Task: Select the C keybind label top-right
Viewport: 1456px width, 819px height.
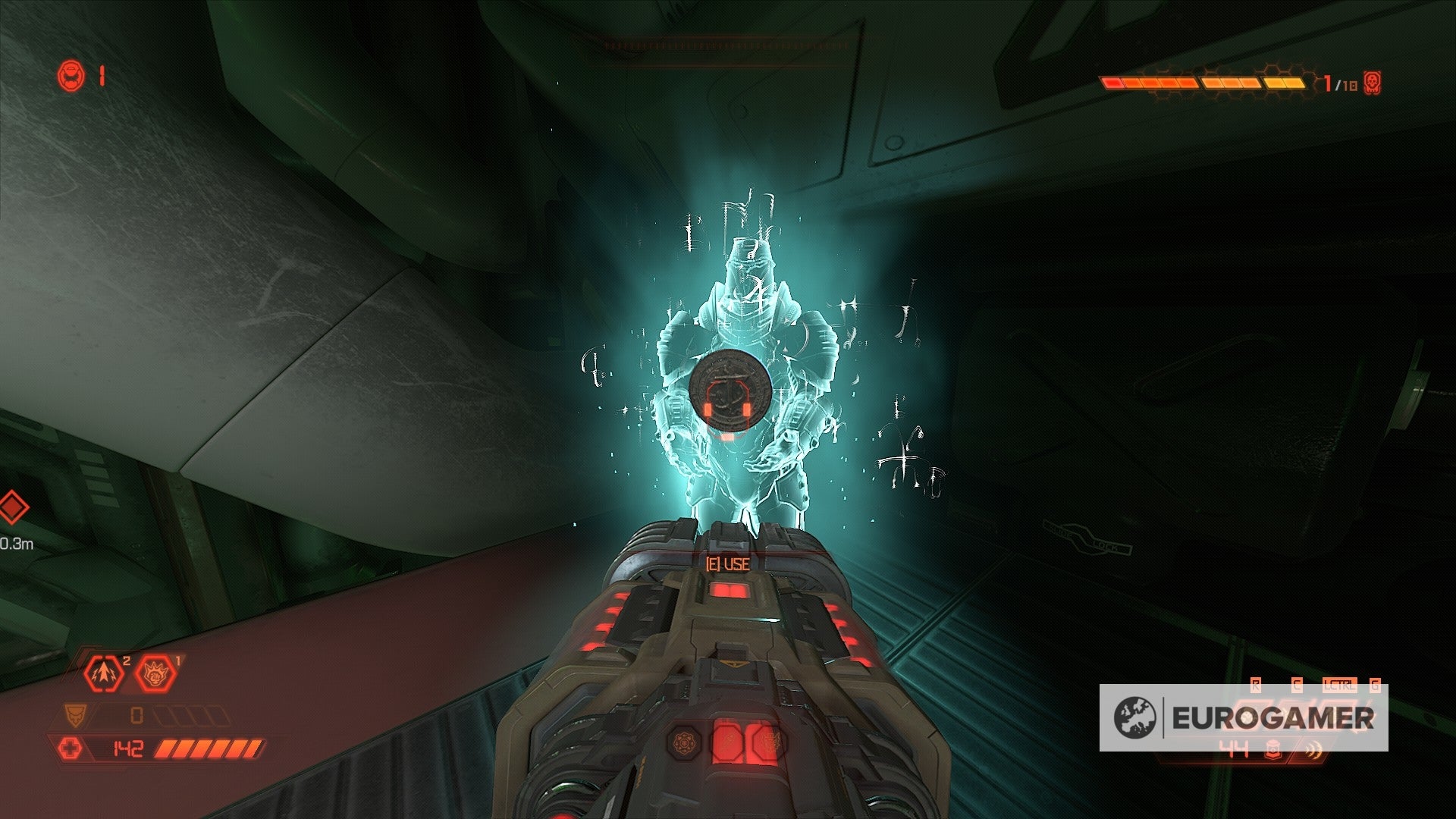Action: (x=1297, y=683)
